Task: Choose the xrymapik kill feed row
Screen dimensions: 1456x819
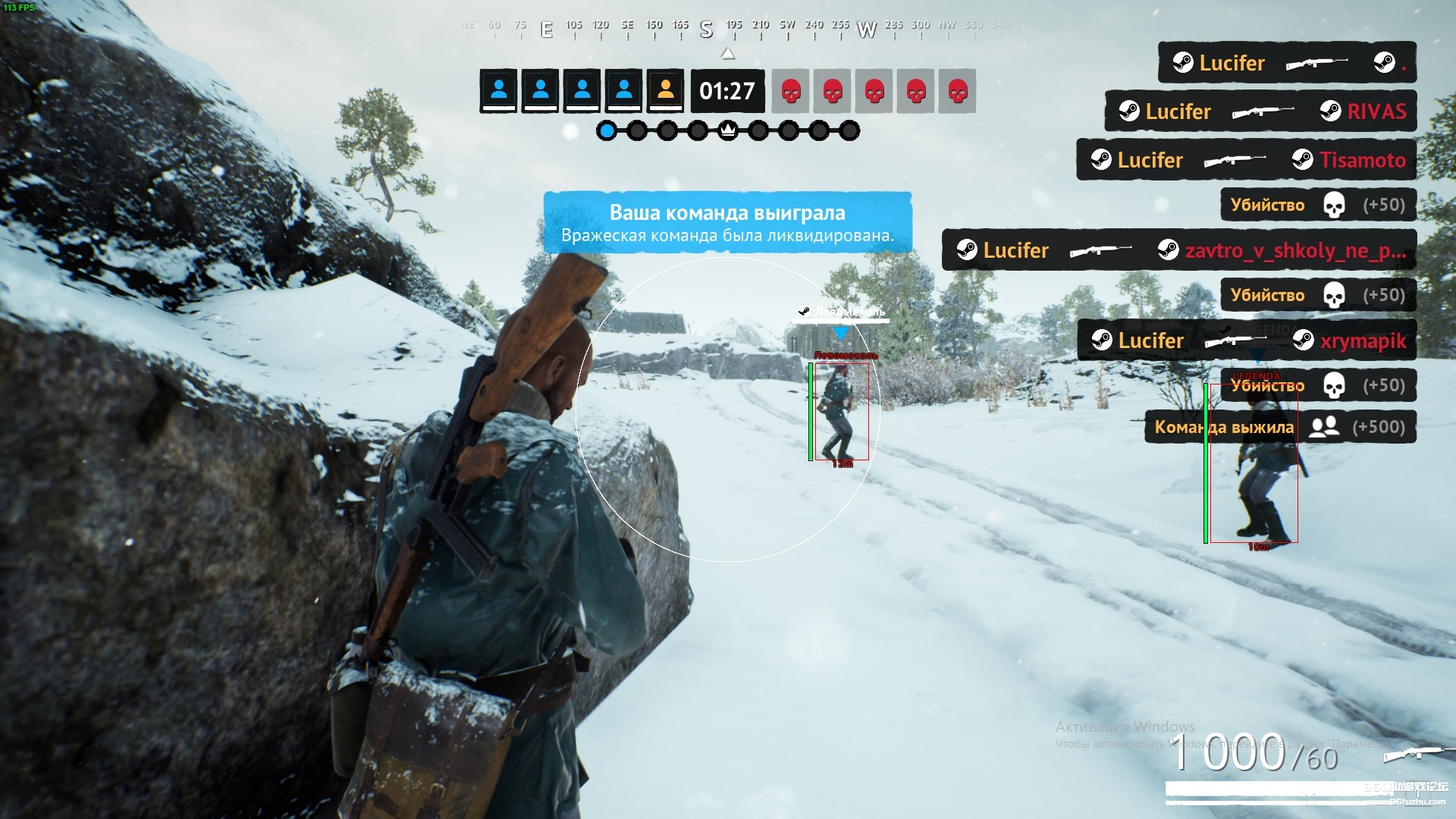Action: click(x=1247, y=340)
